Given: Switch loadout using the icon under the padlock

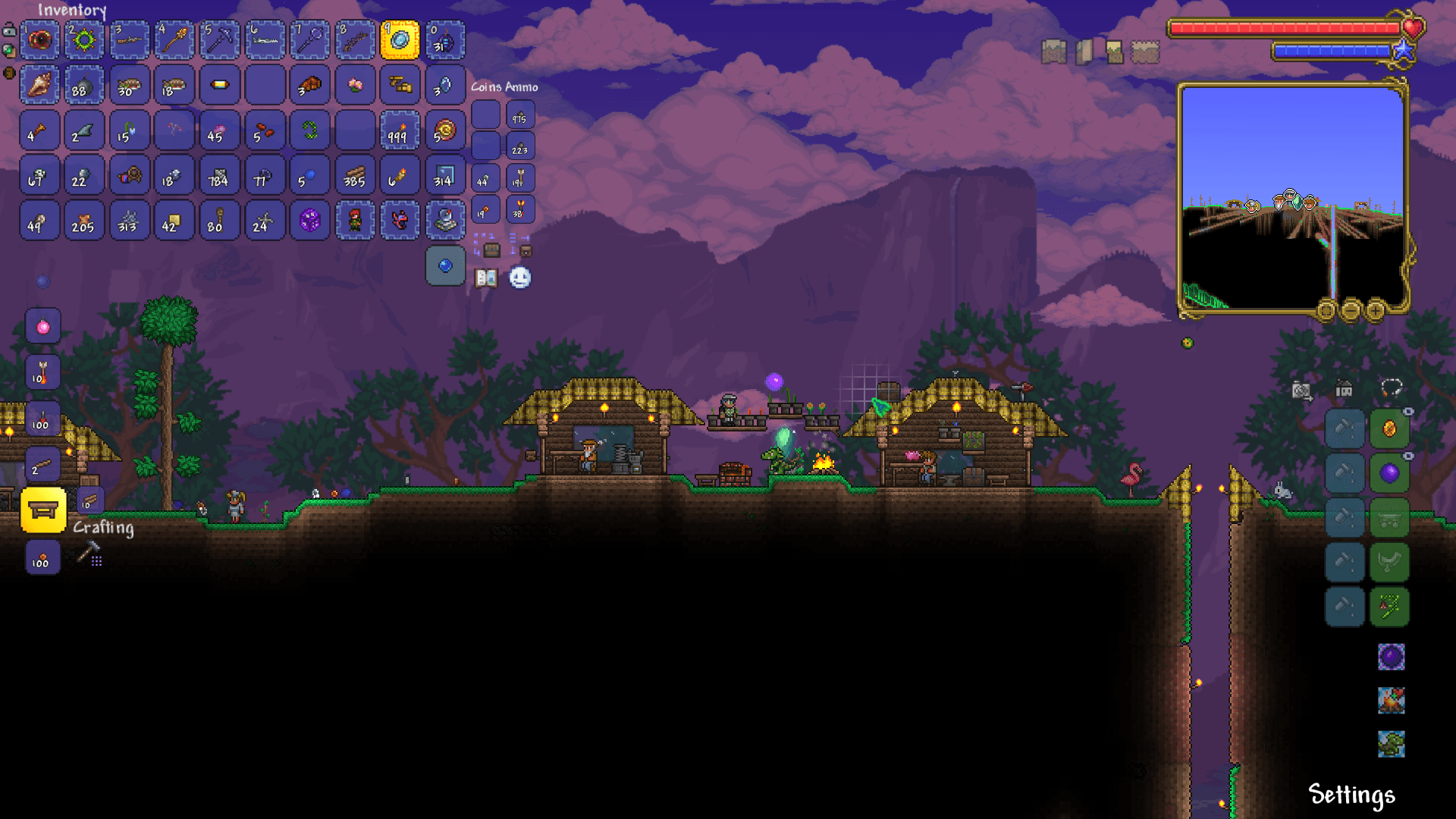Looking at the screenshot, I should [x=9, y=50].
